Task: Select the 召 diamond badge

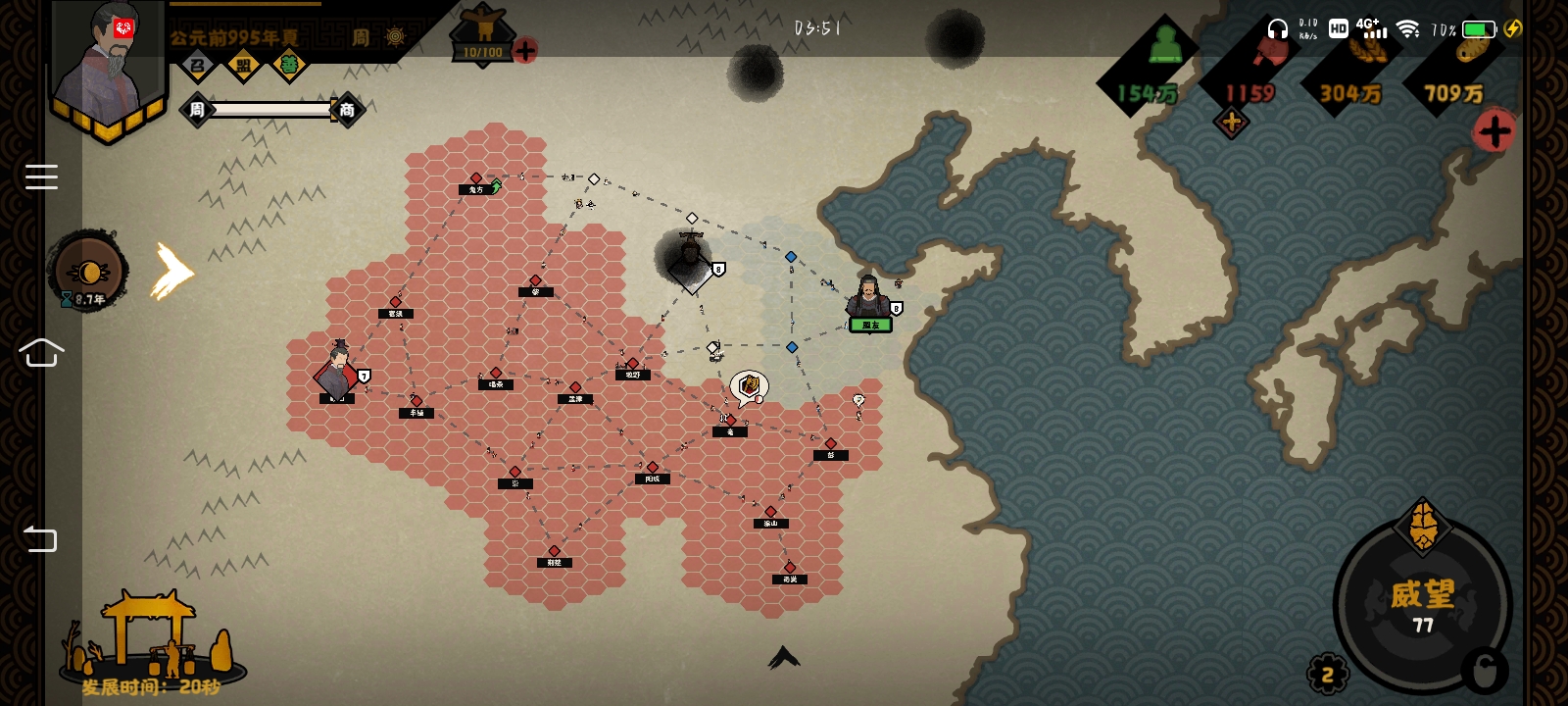Action: point(198,67)
